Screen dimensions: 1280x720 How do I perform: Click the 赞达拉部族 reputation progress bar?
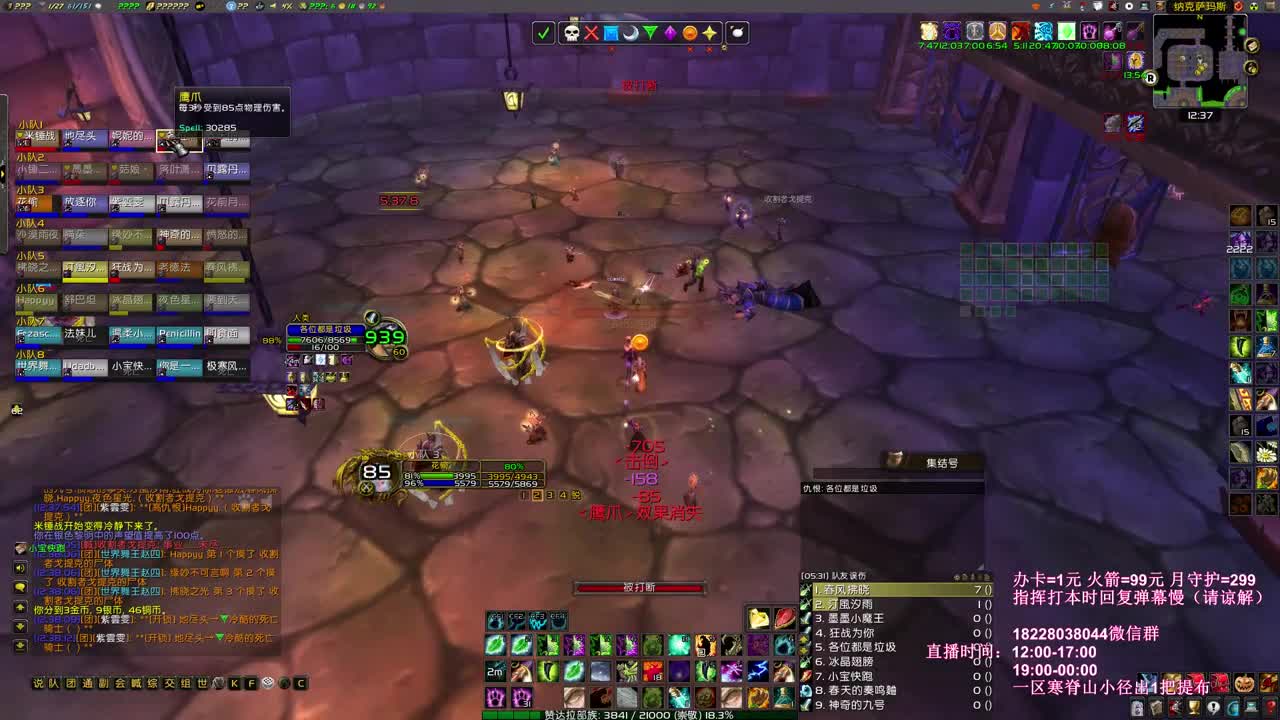click(x=640, y=716)
